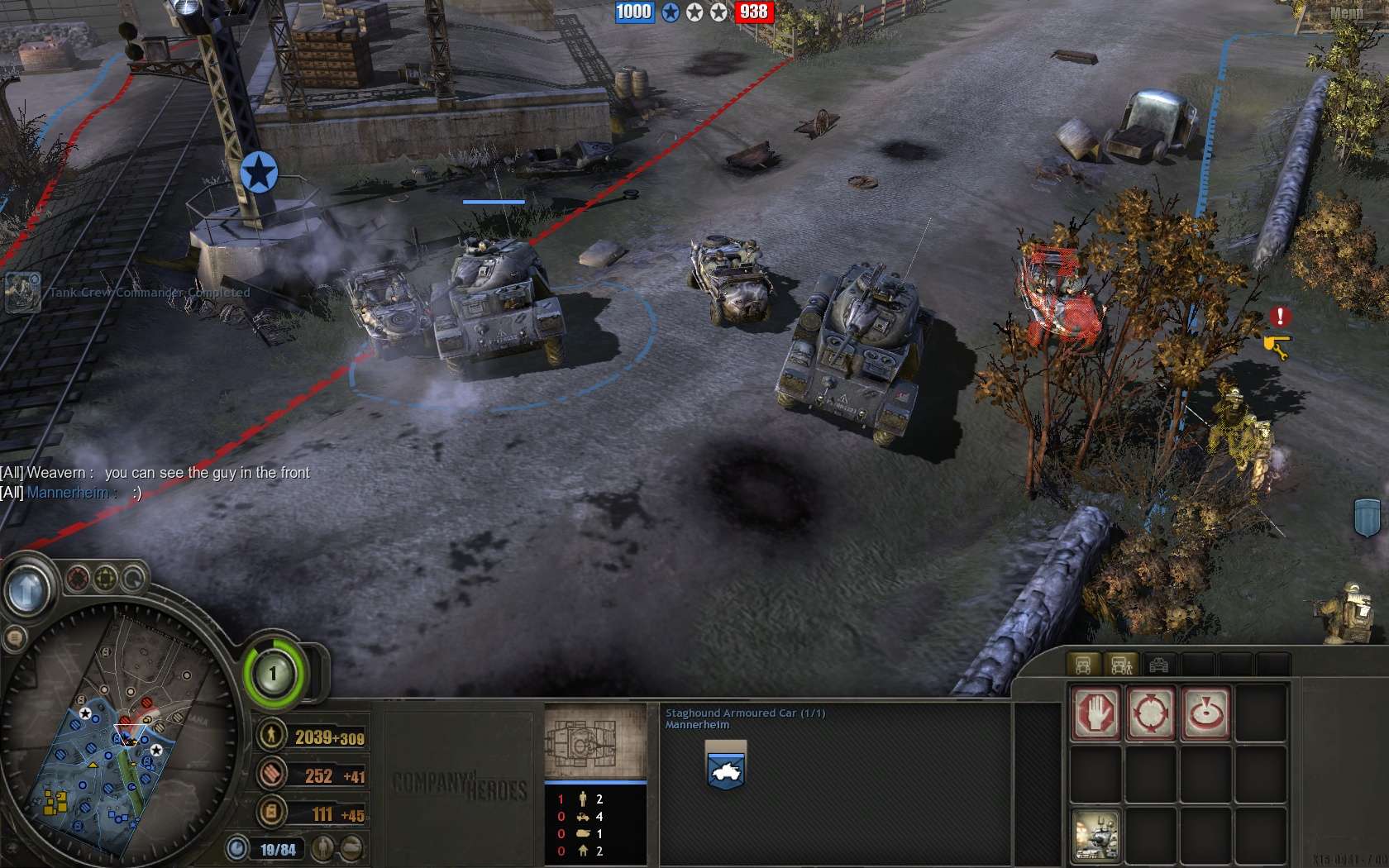
Task: Open the Menu button
Action: pos(1346,13)
